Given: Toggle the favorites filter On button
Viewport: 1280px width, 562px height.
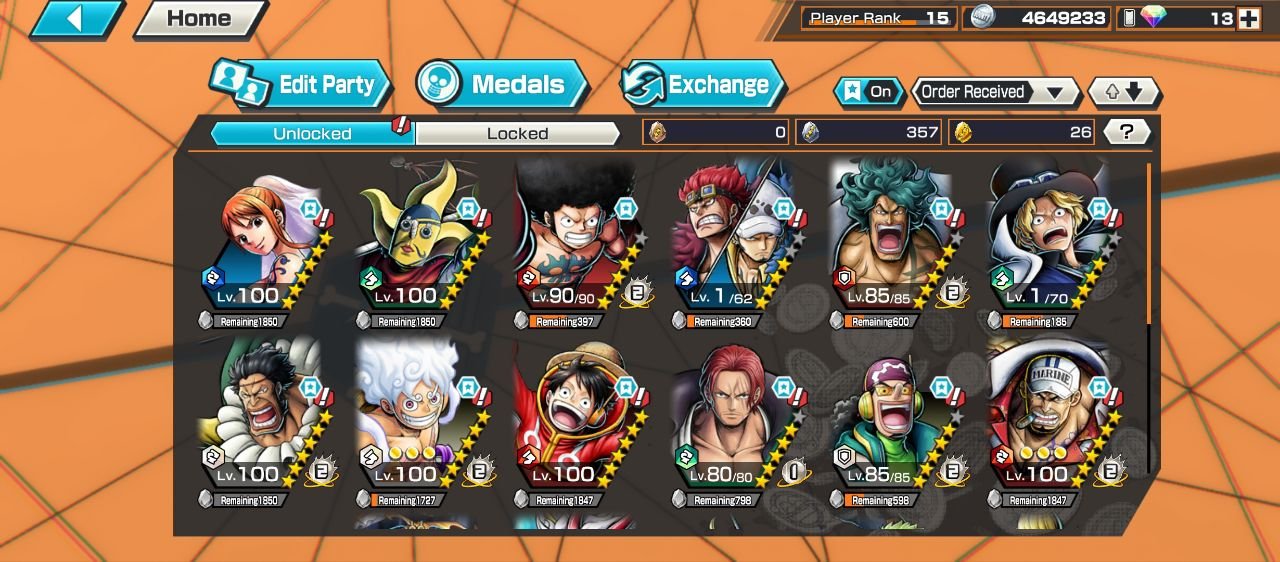Looking at the screenshot, I should point(869,92).
